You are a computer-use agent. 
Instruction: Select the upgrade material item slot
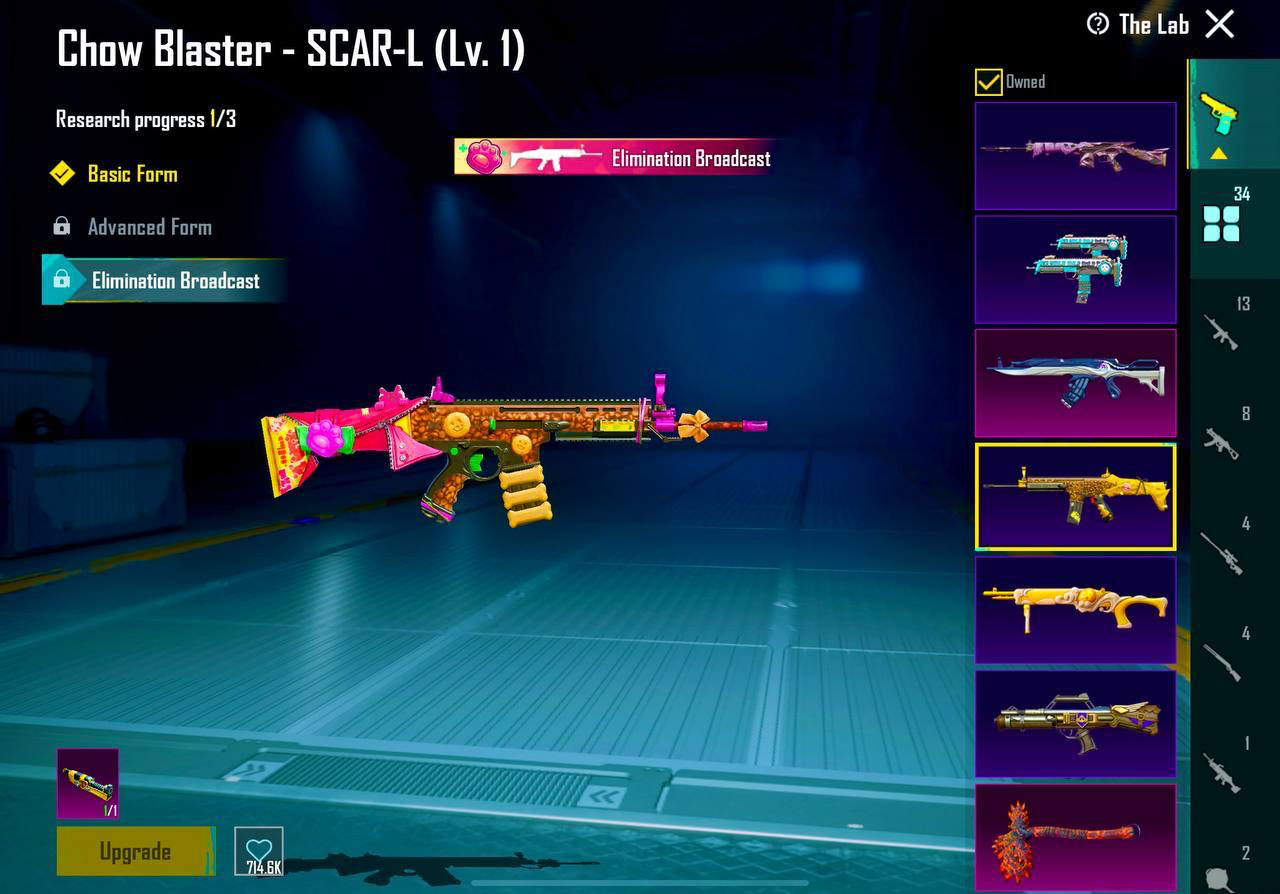[x=88, y=783]
